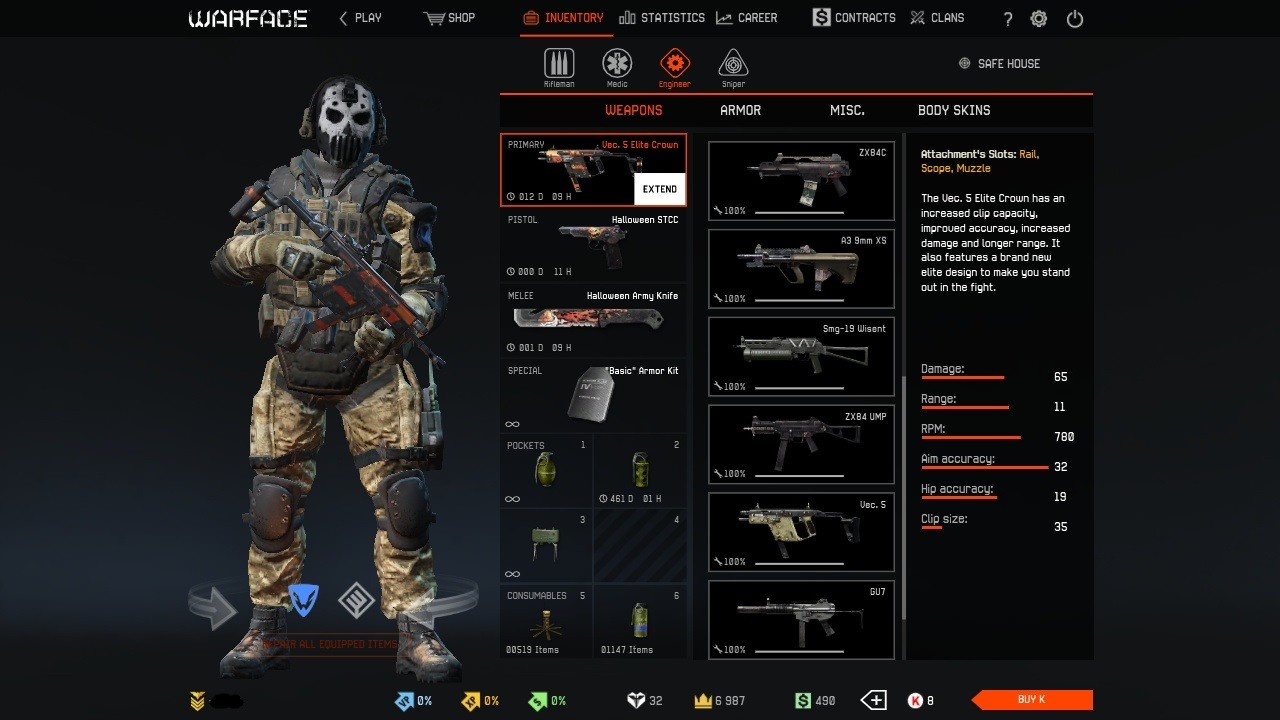1280x720 pixels.
Task: Pick the A3 9mm XS weapon
Action: click(801, 269)
